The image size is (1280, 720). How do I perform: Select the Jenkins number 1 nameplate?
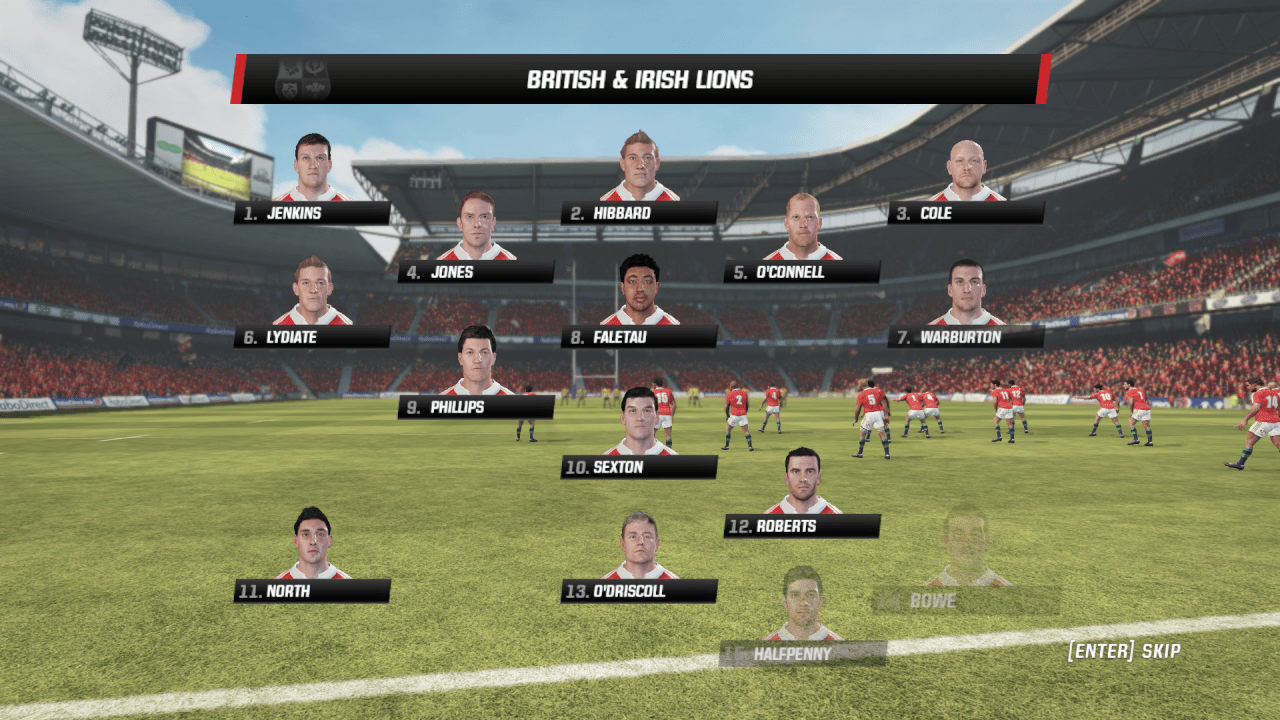click(312, 213)
